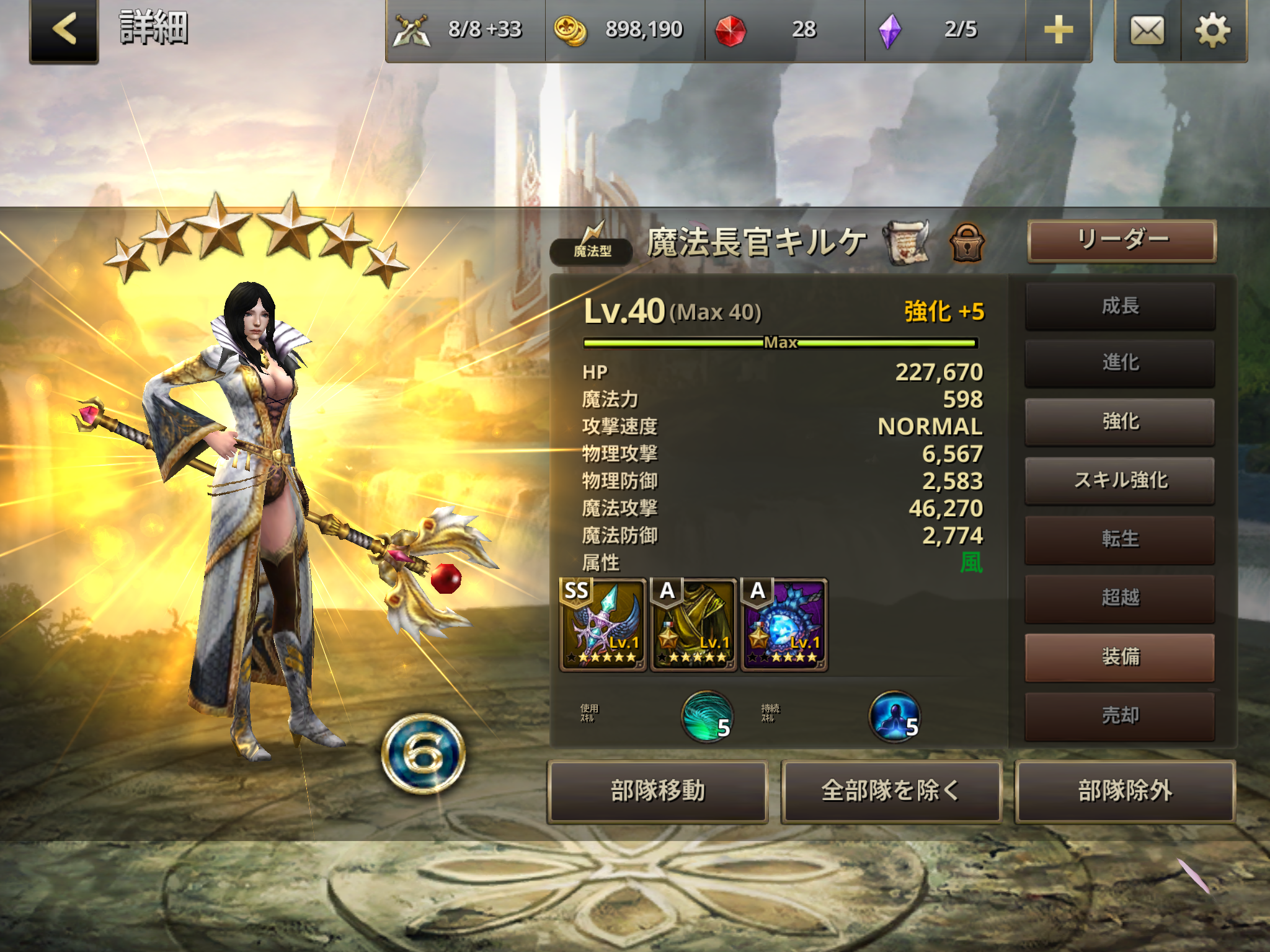This screenshot has height=952, width=1270.
Task: Remove from team with 部隊除外
Action: [x=1125, y=791]
